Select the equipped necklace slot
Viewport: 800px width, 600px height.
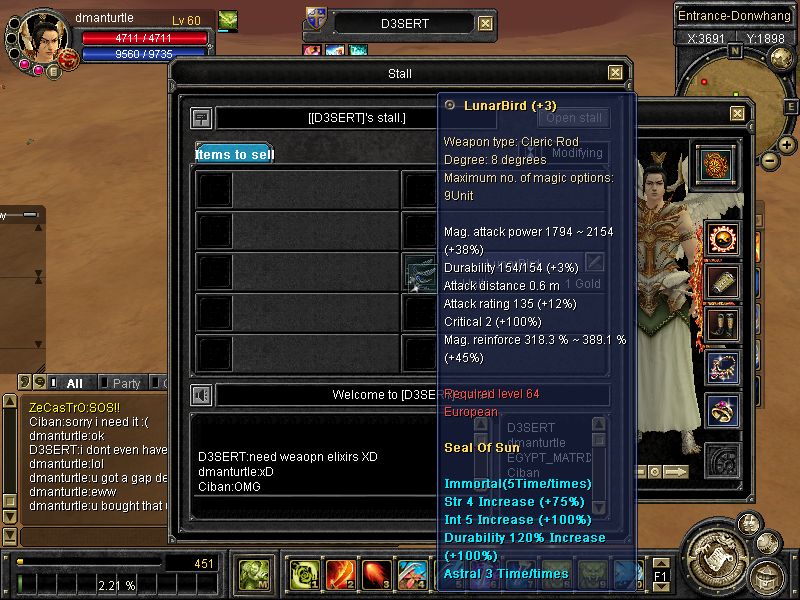(x=723, y=367)
